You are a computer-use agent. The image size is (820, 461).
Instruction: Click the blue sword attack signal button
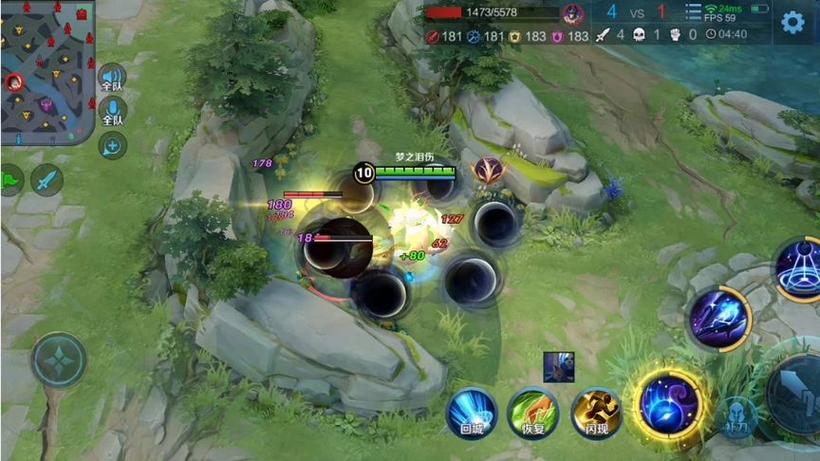[x=46, y=180]
